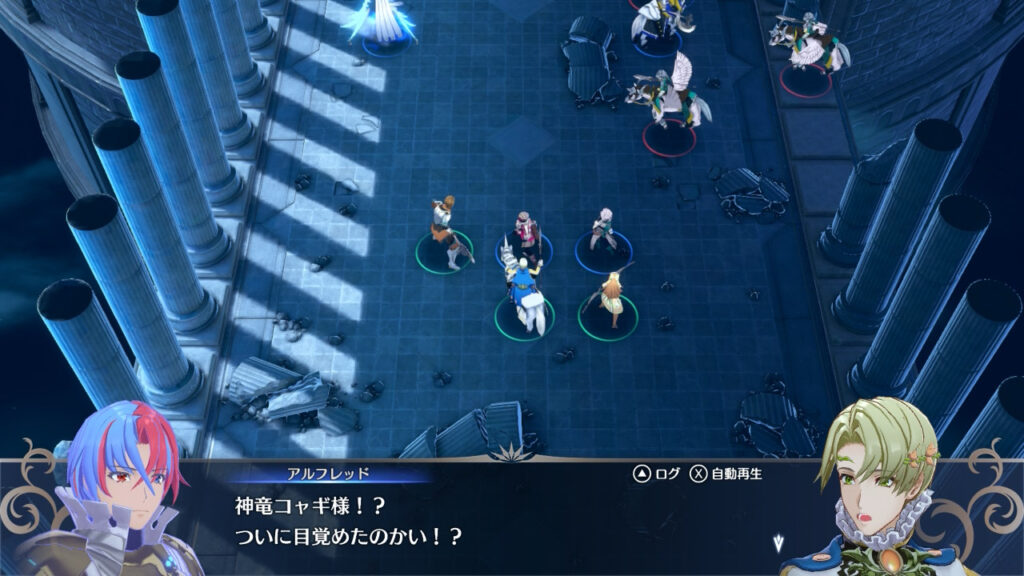This screenshot has height=576, width=1024.
Task: Toggle 自動再生 auto-play
Action: pos(727,473)
